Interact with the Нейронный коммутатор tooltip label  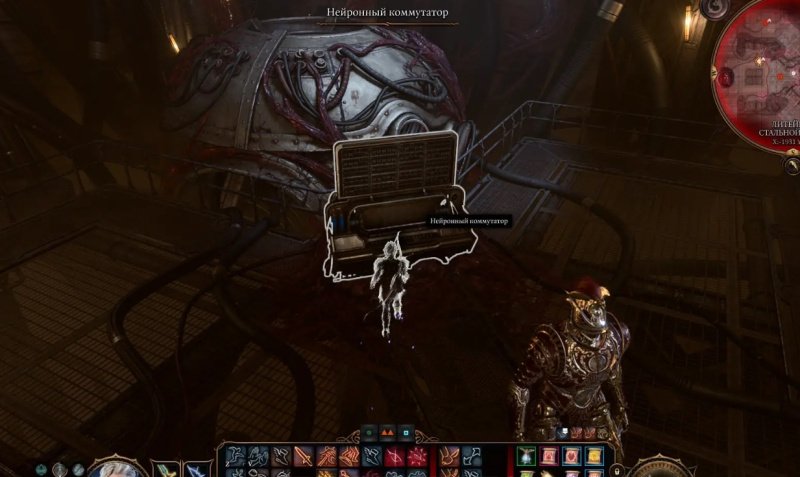(469, 220)
